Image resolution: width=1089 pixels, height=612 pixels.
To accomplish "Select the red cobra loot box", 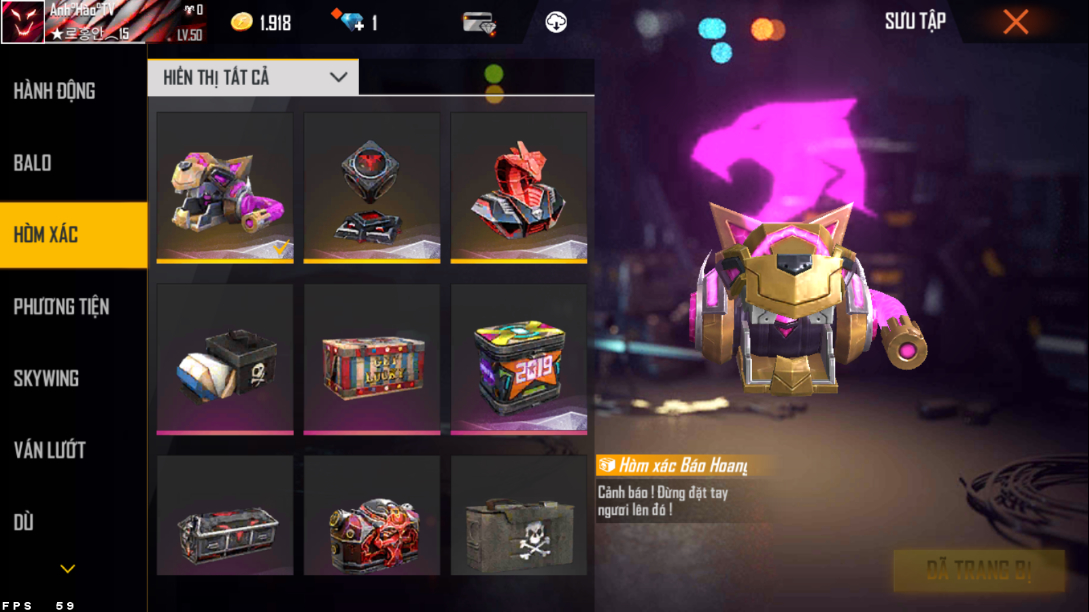I will pyautogui.click(x=519, y=187).
